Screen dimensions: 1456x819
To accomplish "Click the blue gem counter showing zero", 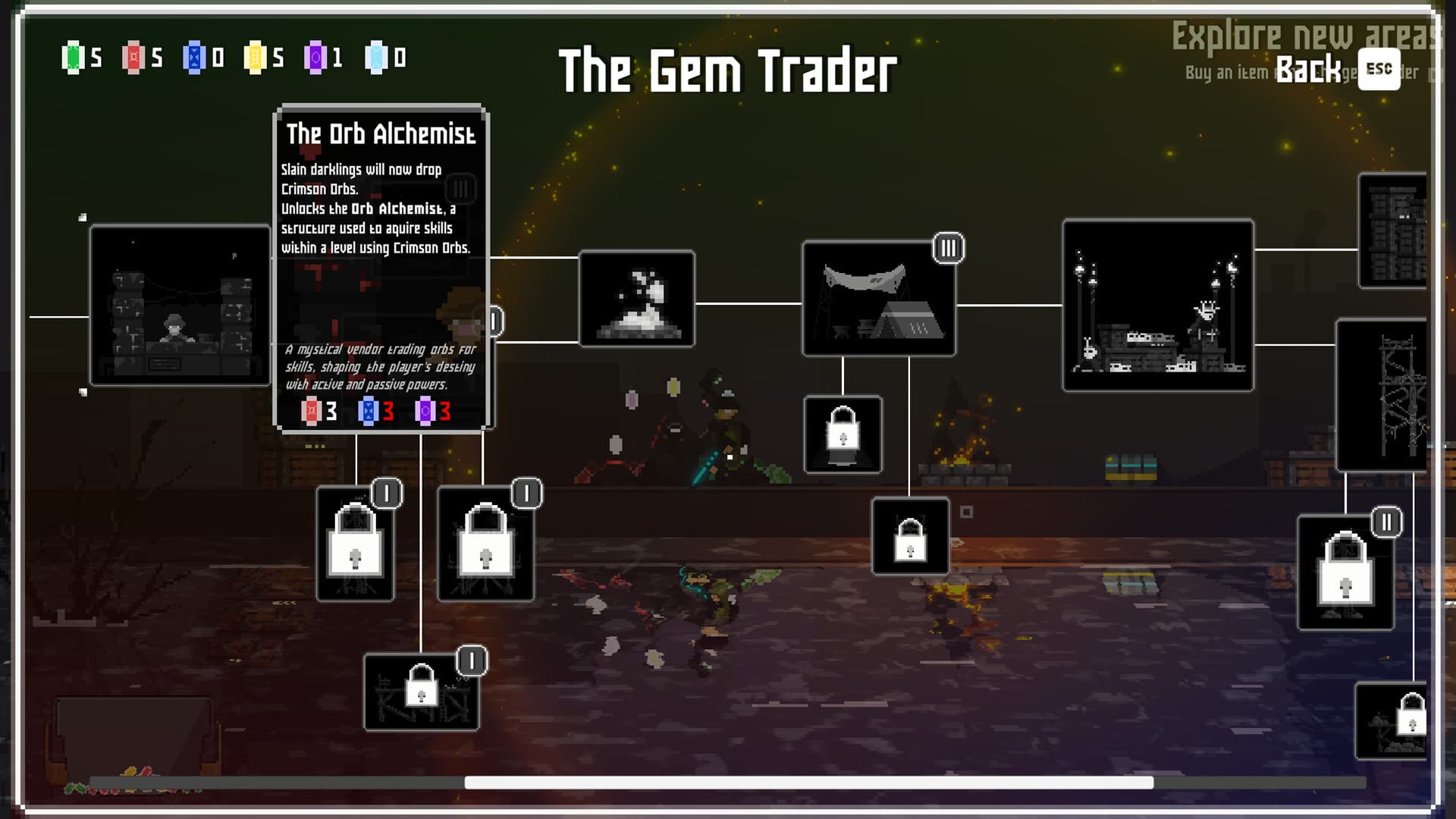I will (x=196, y=55).
